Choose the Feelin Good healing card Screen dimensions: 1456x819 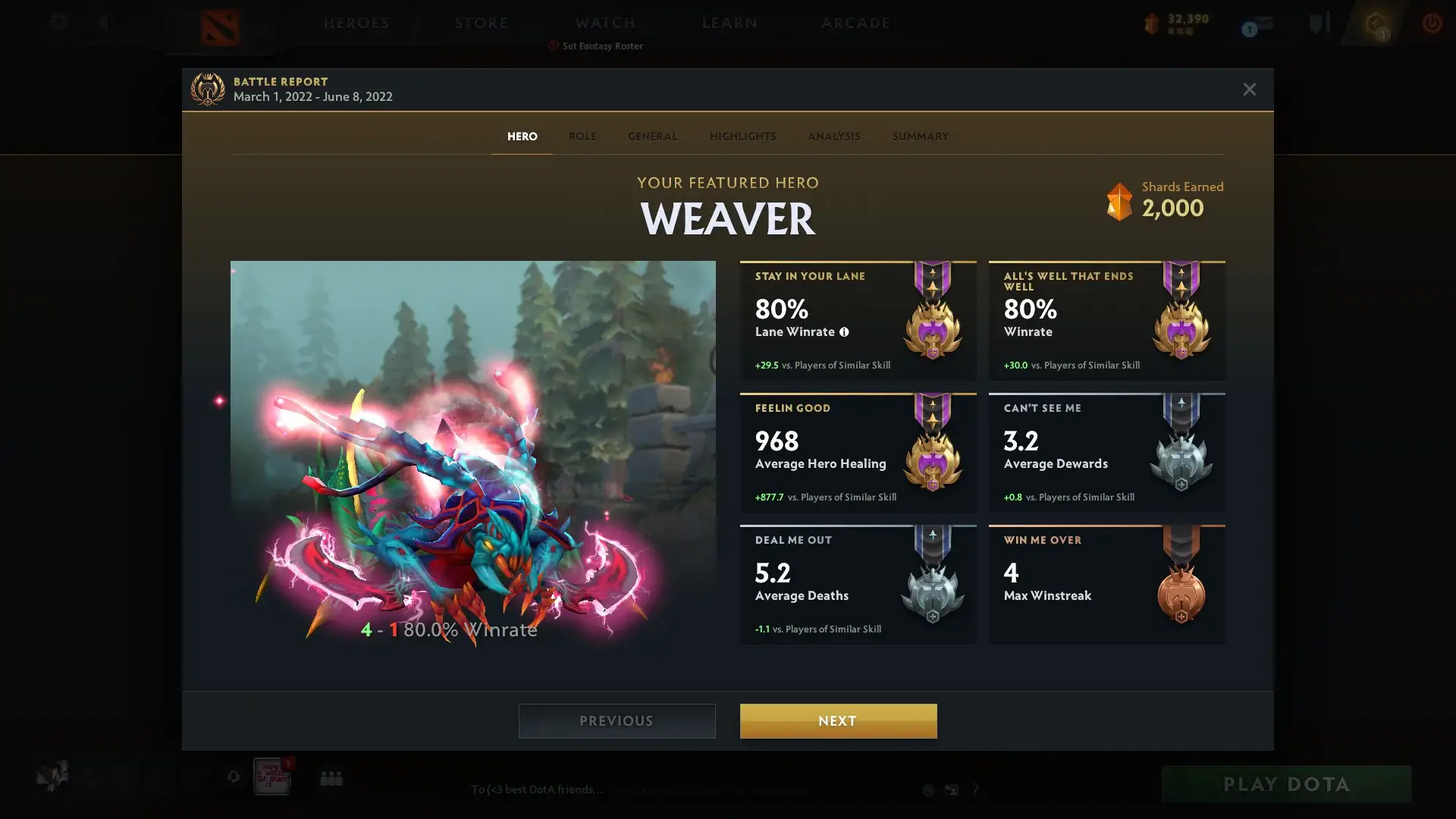click(x=858, y=453)
